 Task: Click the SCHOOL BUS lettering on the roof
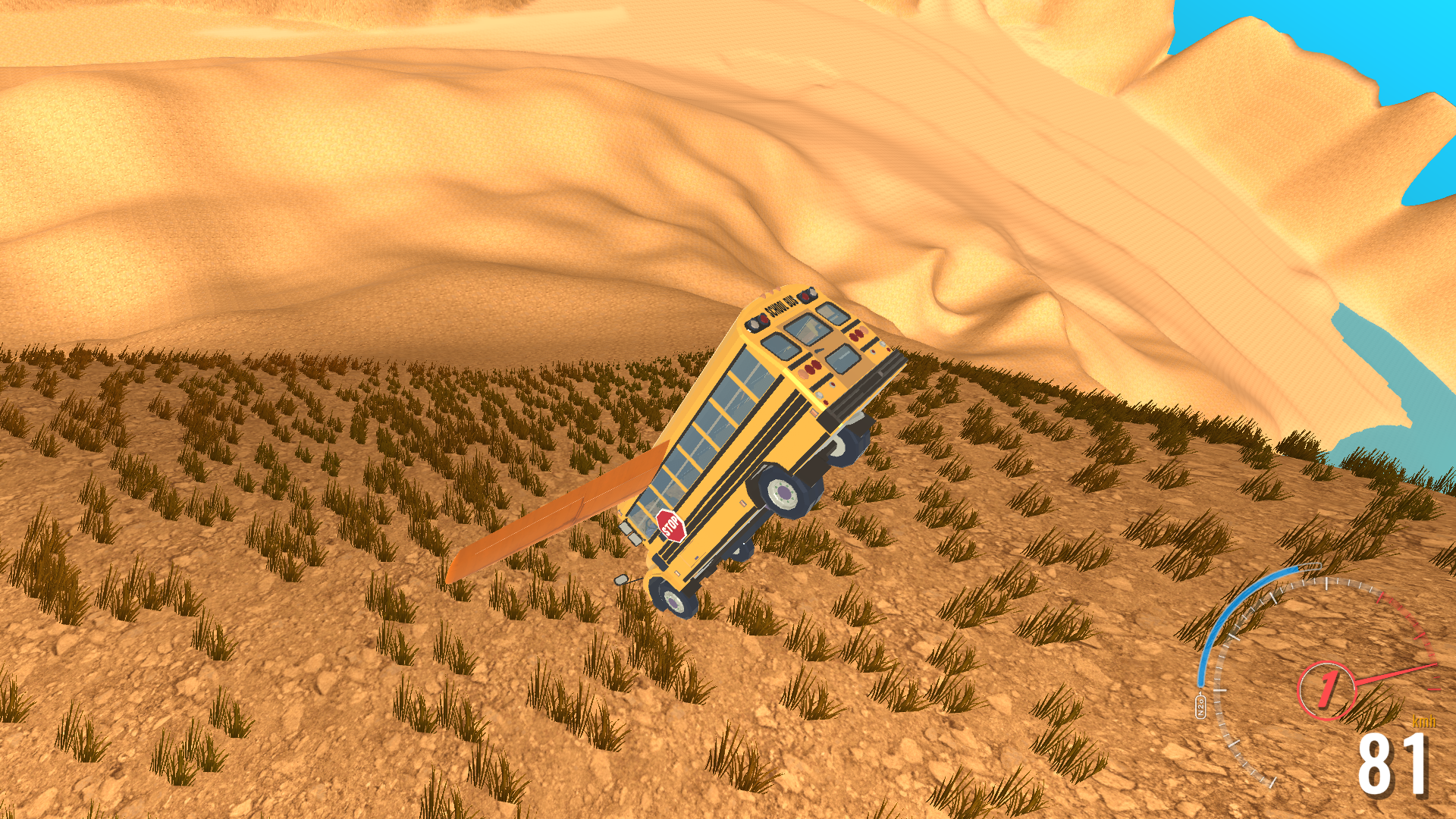tap(780, 306)
